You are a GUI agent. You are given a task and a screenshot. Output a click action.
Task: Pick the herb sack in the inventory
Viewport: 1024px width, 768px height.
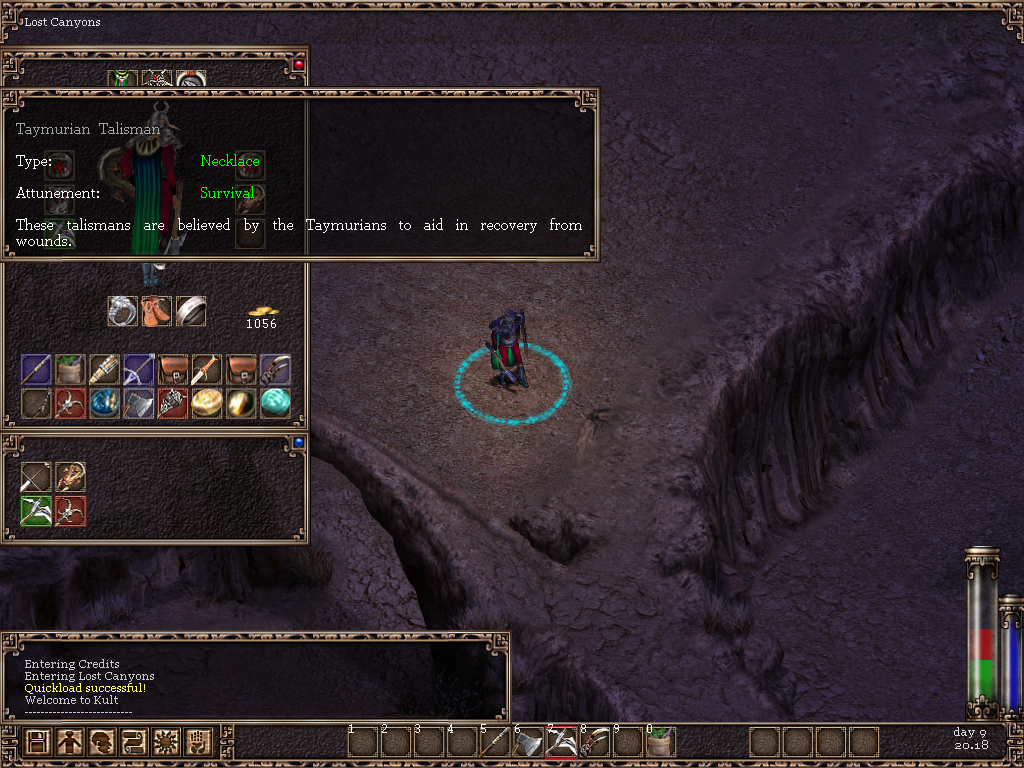70,369
